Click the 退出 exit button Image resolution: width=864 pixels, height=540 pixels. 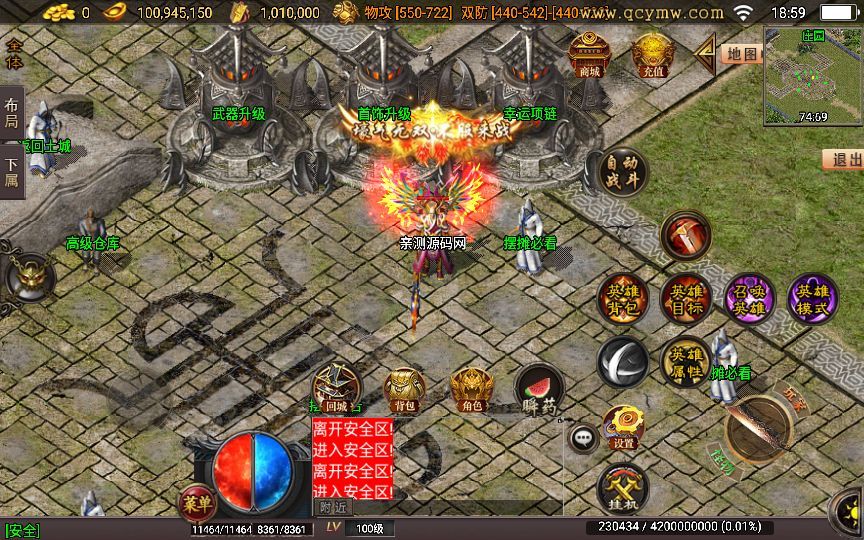tap(846, 160)
